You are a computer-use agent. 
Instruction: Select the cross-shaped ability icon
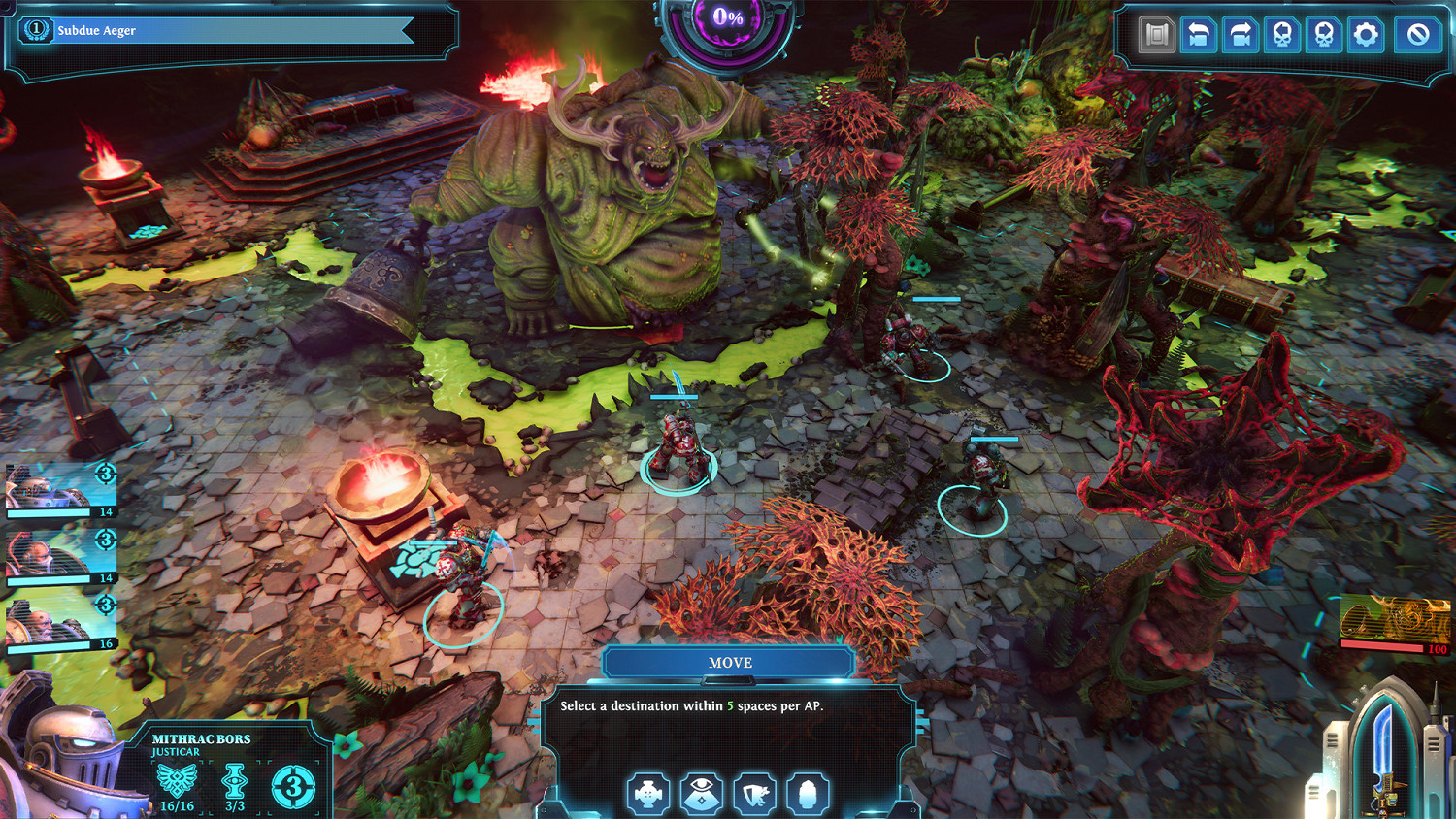[645, 793]
